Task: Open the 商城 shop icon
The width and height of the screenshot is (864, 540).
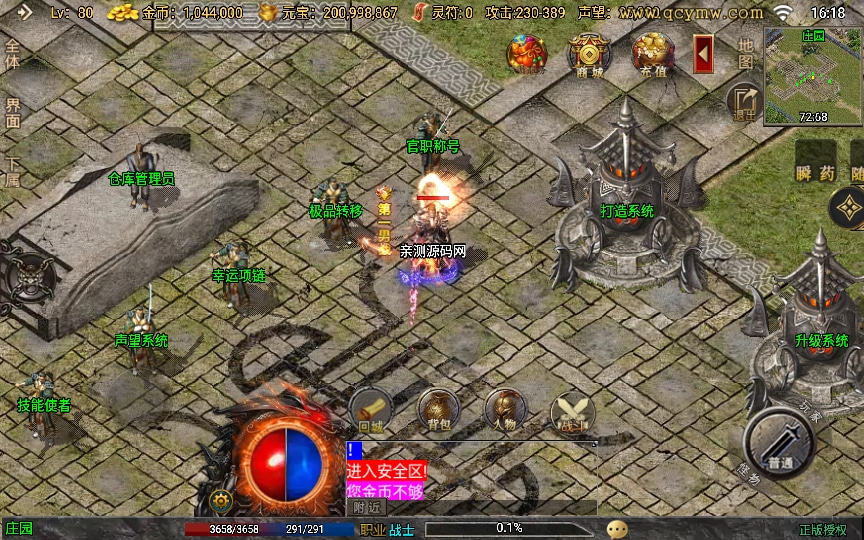Action: pos(589,55)
